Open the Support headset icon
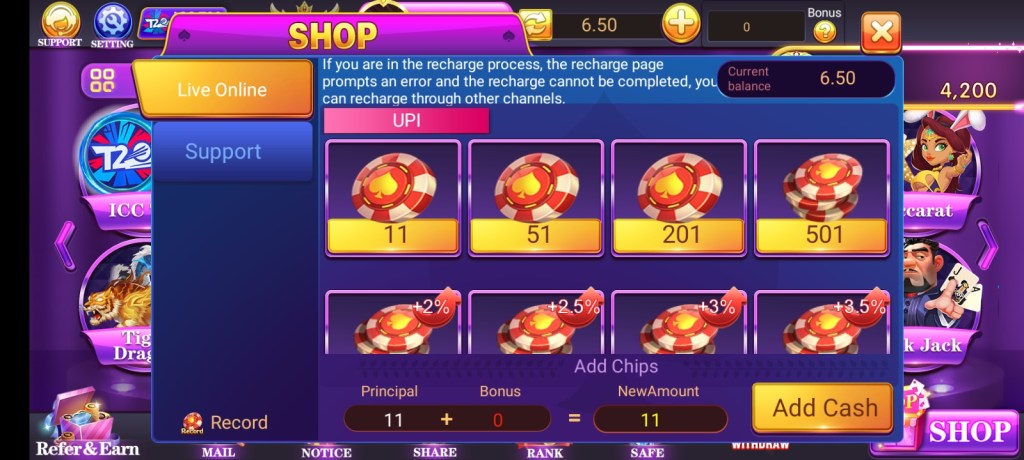Screen dimensions: 1024x460 [x=60, y=23]
